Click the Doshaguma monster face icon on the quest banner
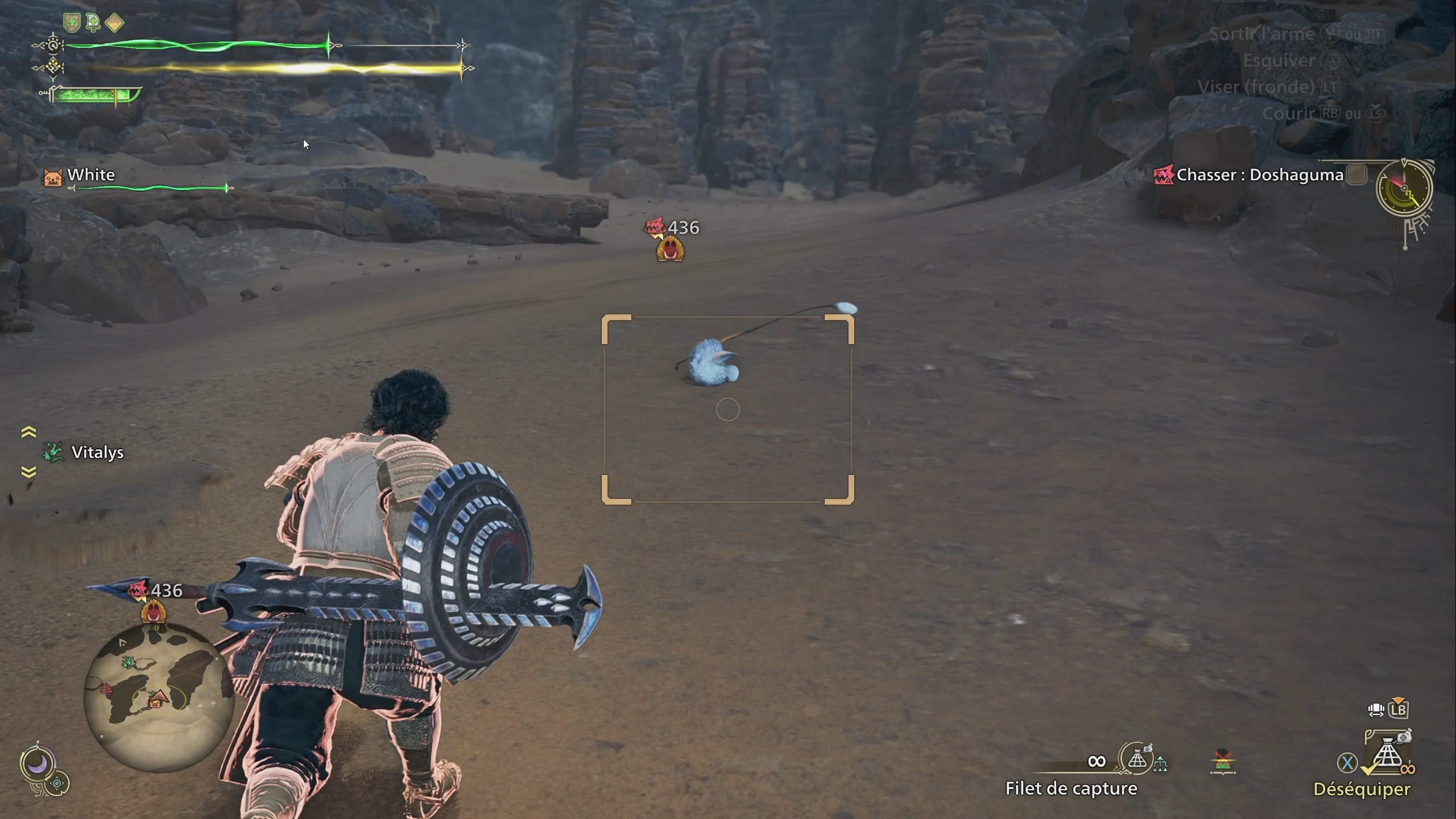1456x819 pixels. 1164,175
